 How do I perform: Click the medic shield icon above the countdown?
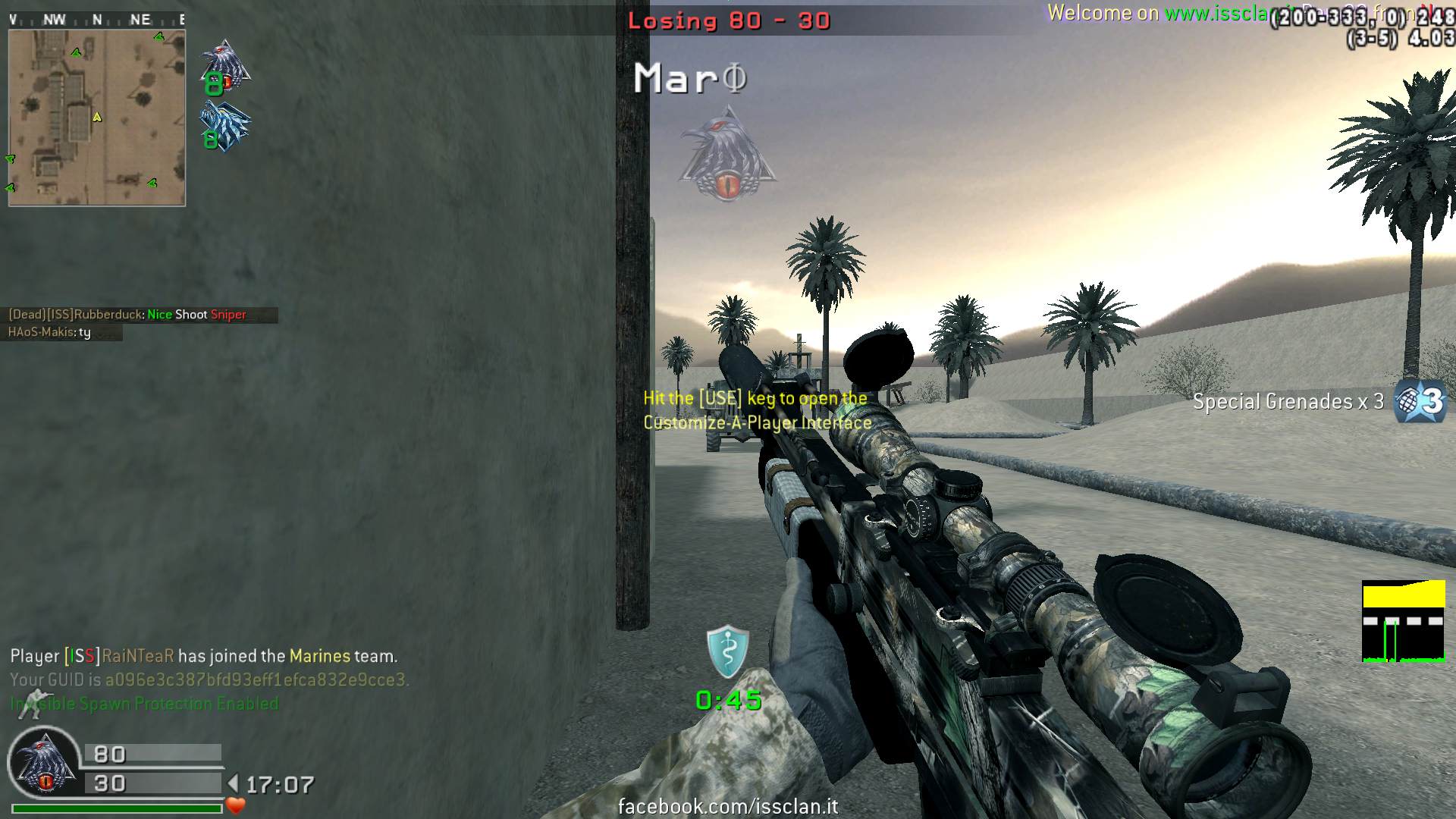pyautogui.click(x=727, y=651)
